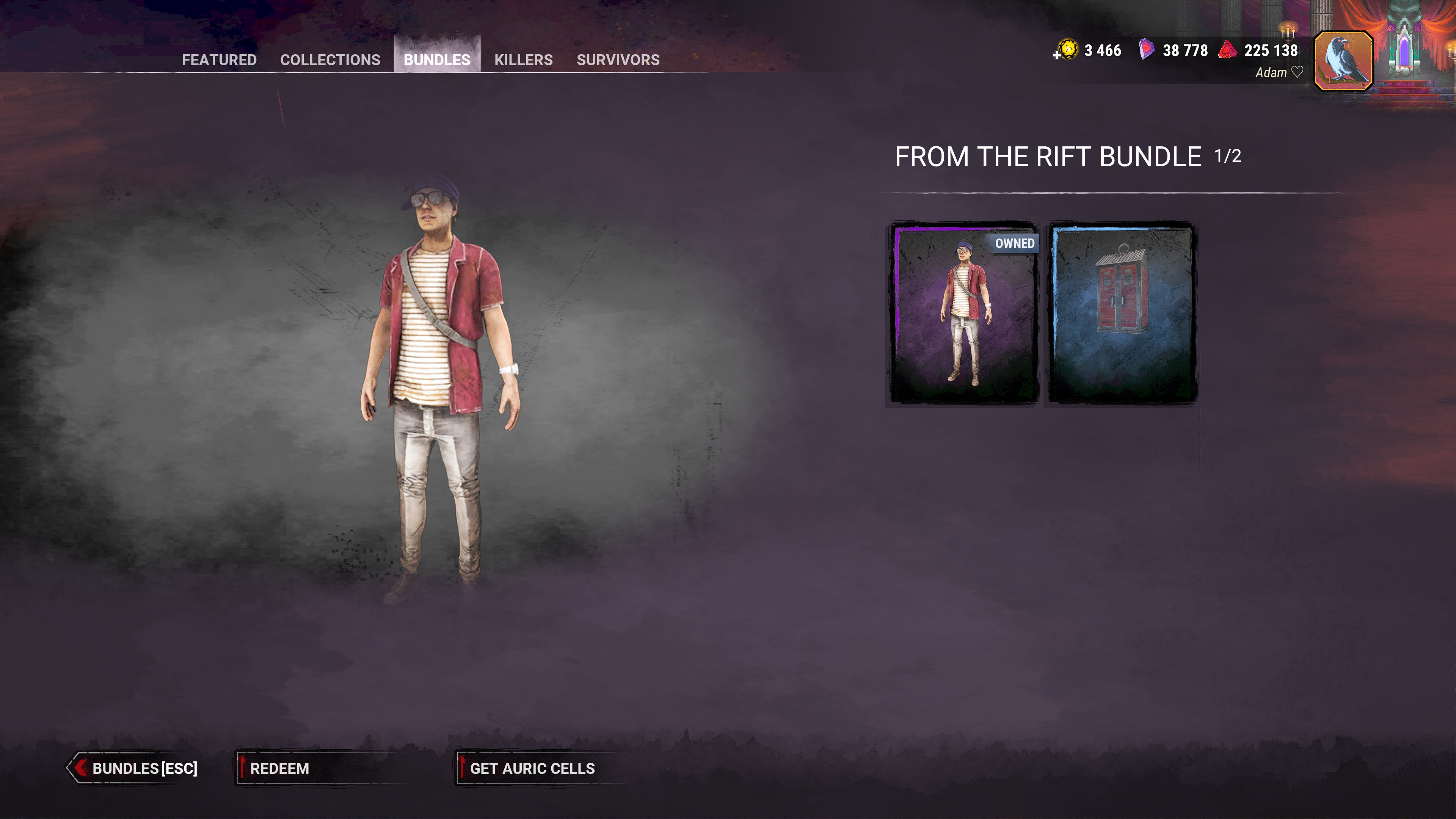Screen dimensions: 1456x819
Task: Switch to the Killers tab
Action: [523, 60]
